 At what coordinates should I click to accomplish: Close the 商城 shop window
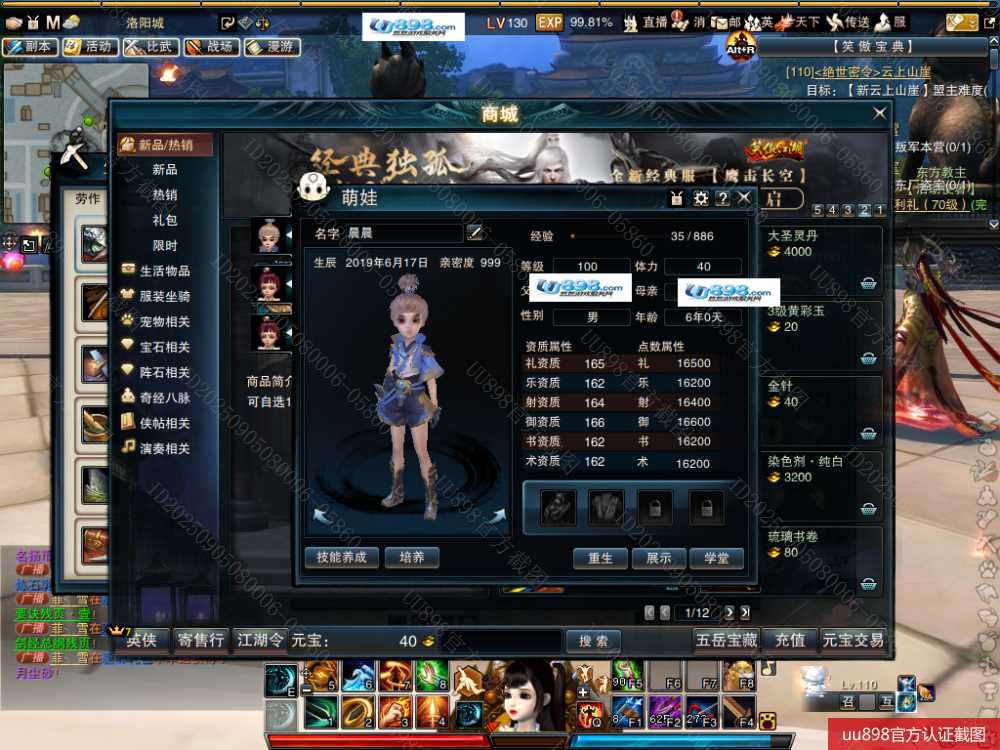[x=880, y=114]
